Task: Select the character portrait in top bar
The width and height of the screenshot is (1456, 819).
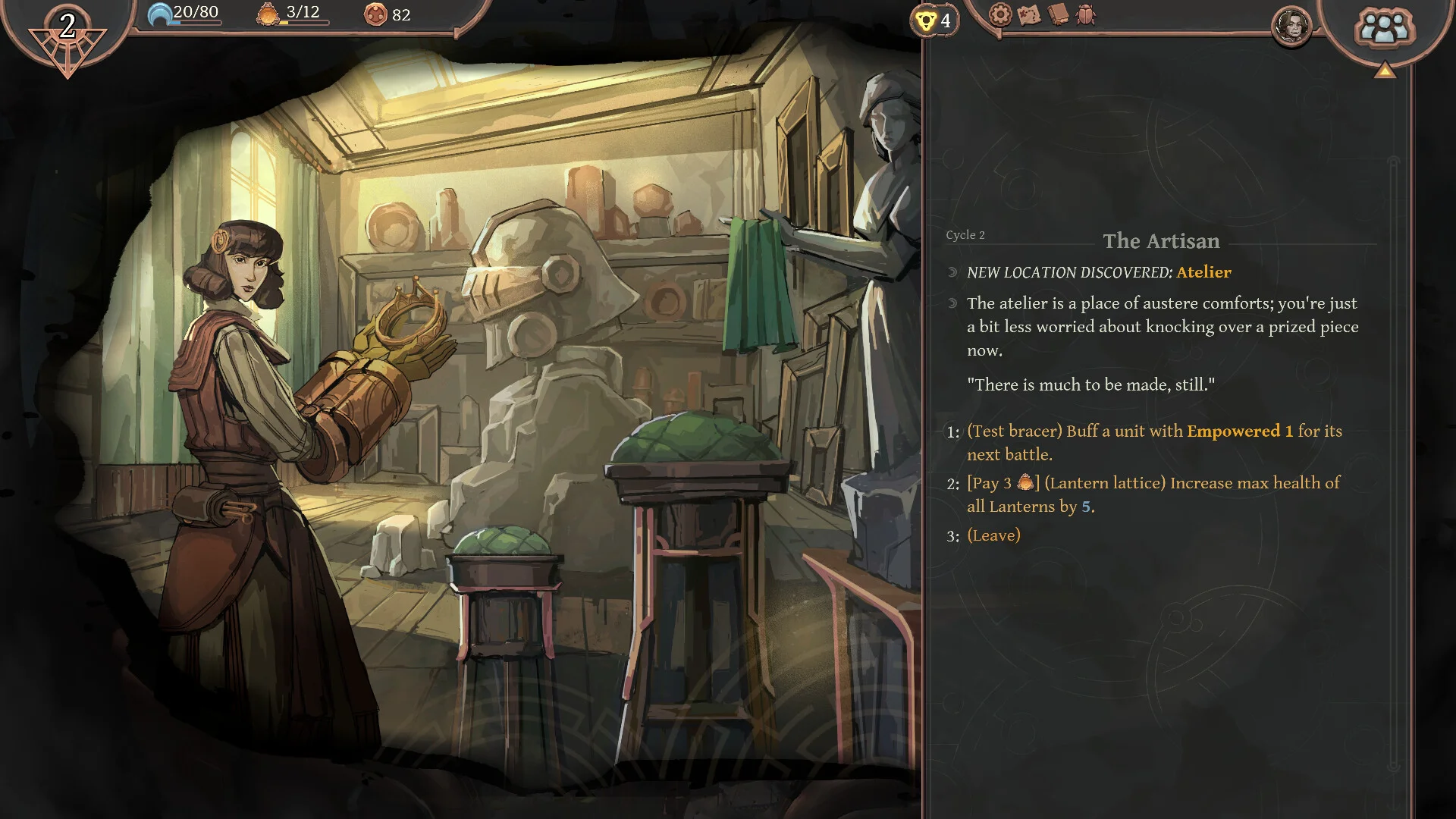Action: (x=1291, y=27)
